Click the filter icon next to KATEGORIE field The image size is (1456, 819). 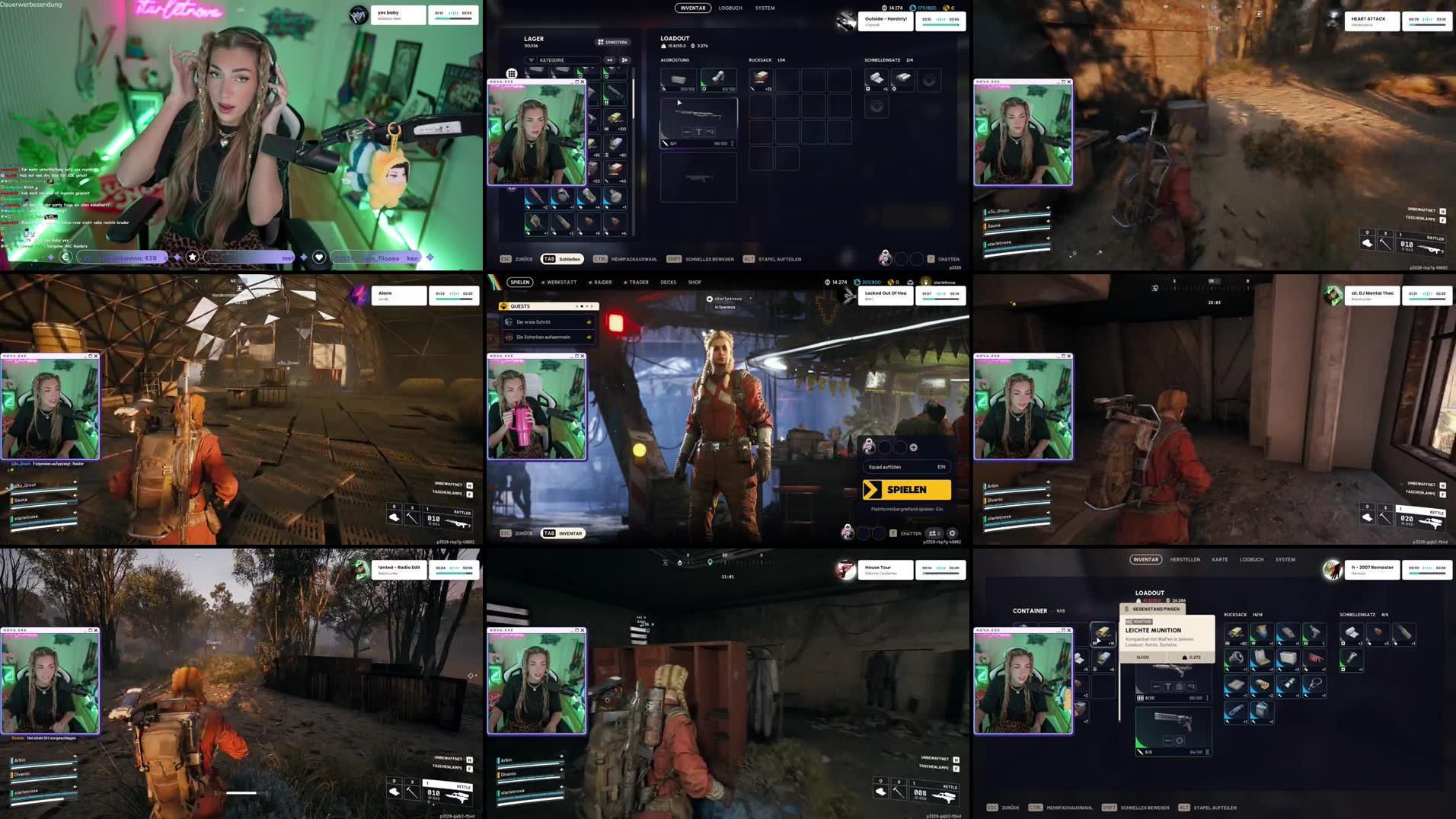(532, 60)
